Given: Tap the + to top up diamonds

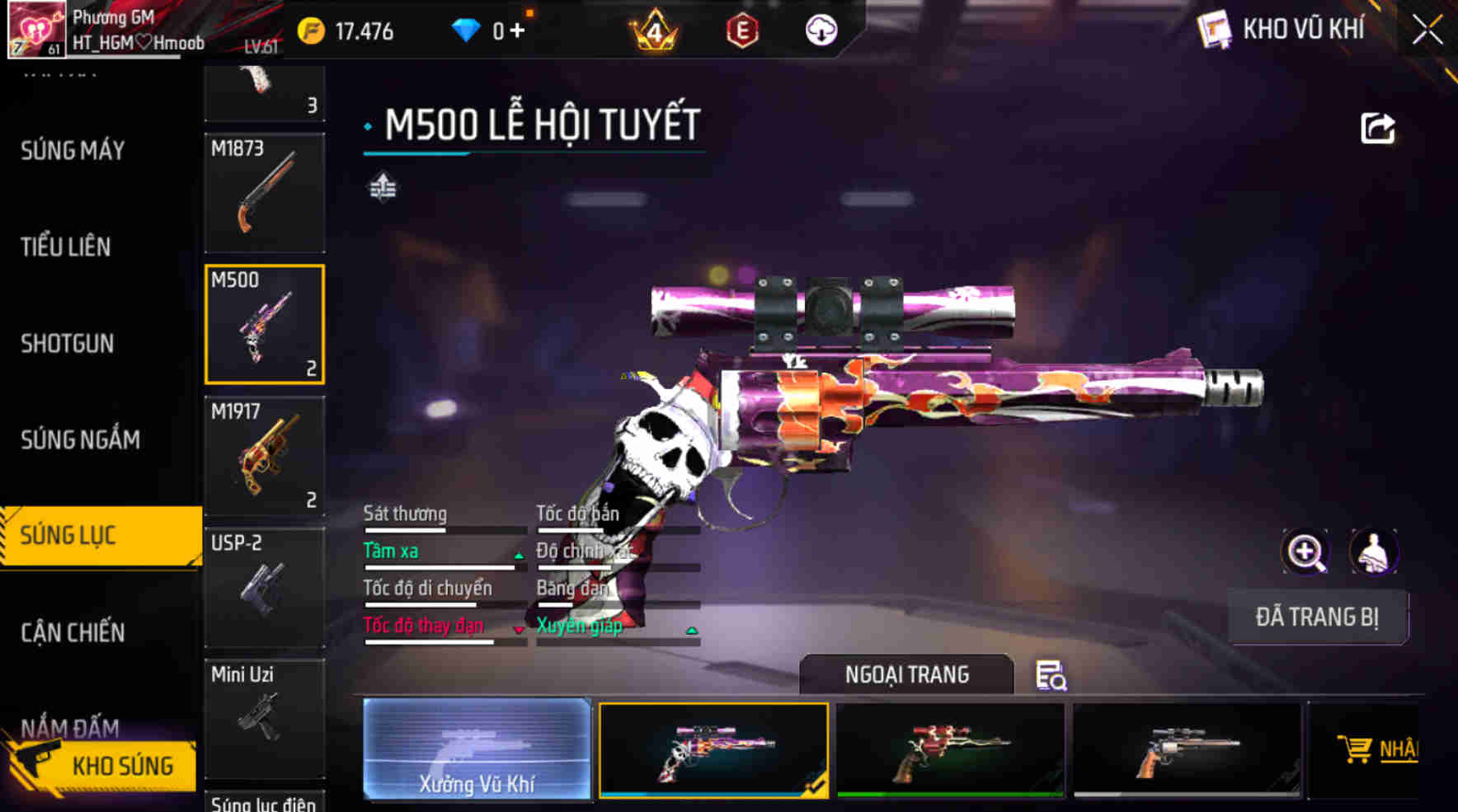Looking at the screenshot, I should click(x=519, y=31).
